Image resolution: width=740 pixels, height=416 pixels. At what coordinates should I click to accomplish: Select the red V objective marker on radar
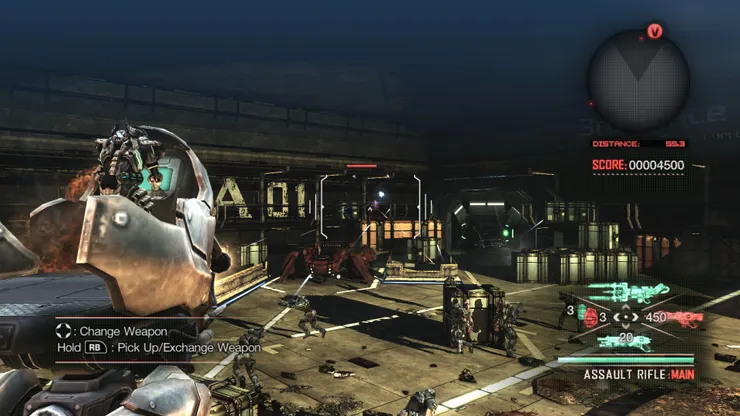tap(655, 32)
